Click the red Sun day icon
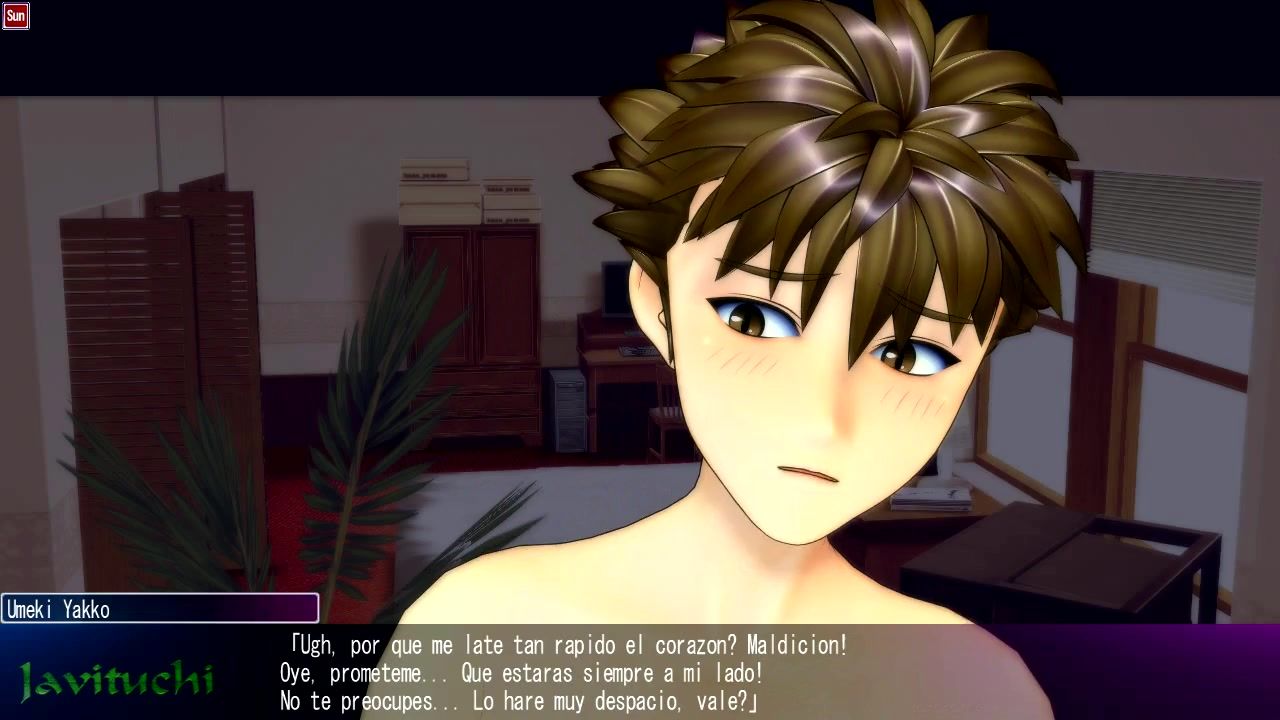This screenshot has height=720, width=1280. coord(16,16)
